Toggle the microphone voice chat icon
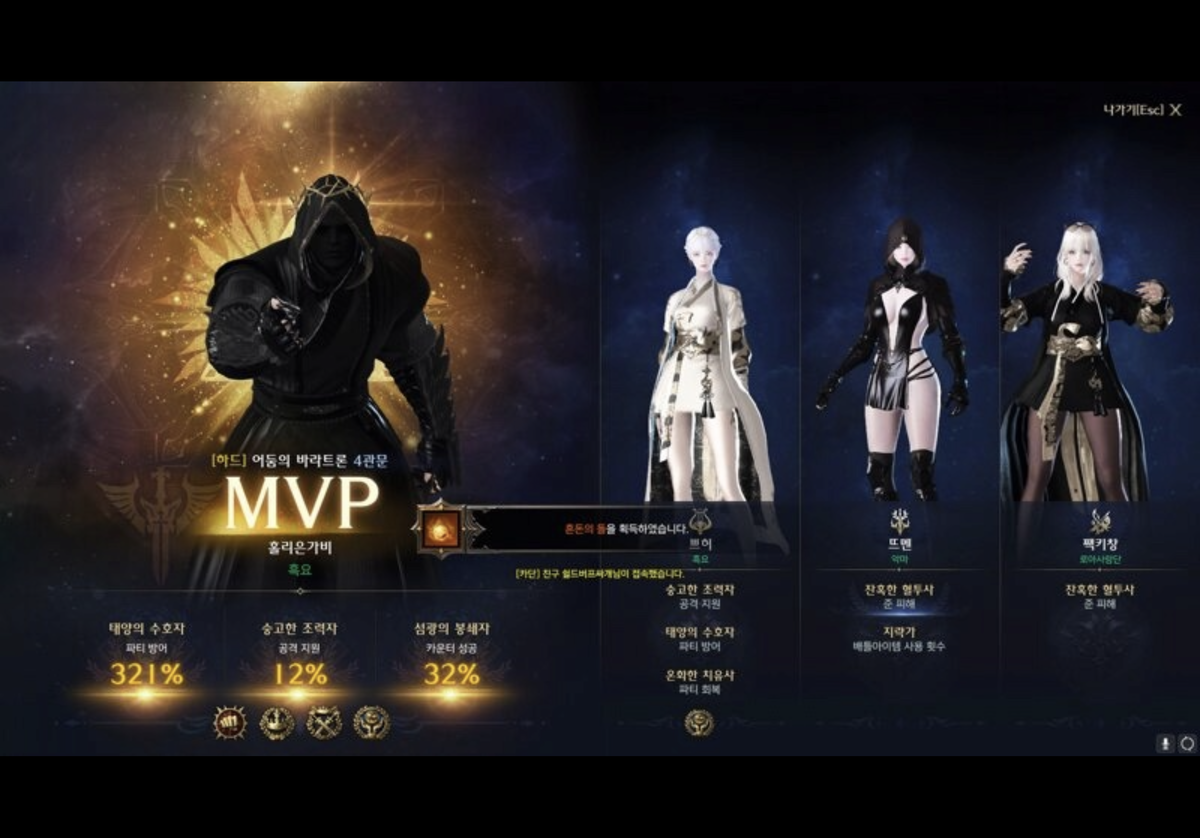Screen dimensions: 1200x838 (1165, 743)
